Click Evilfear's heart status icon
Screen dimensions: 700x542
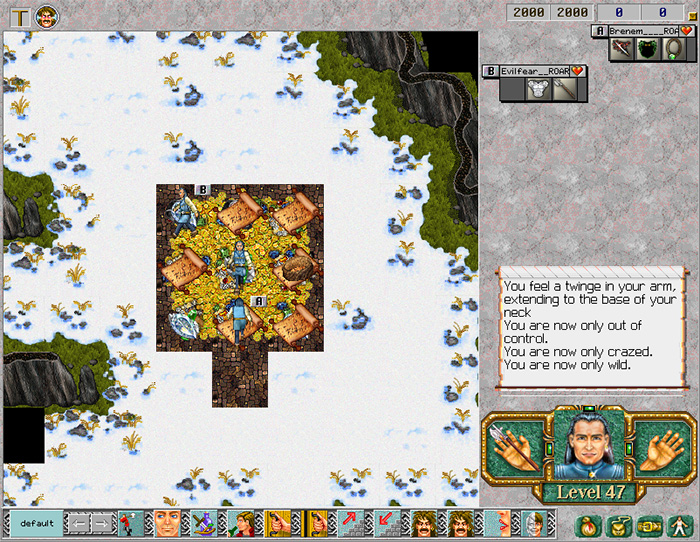click(x=577, y=71)
